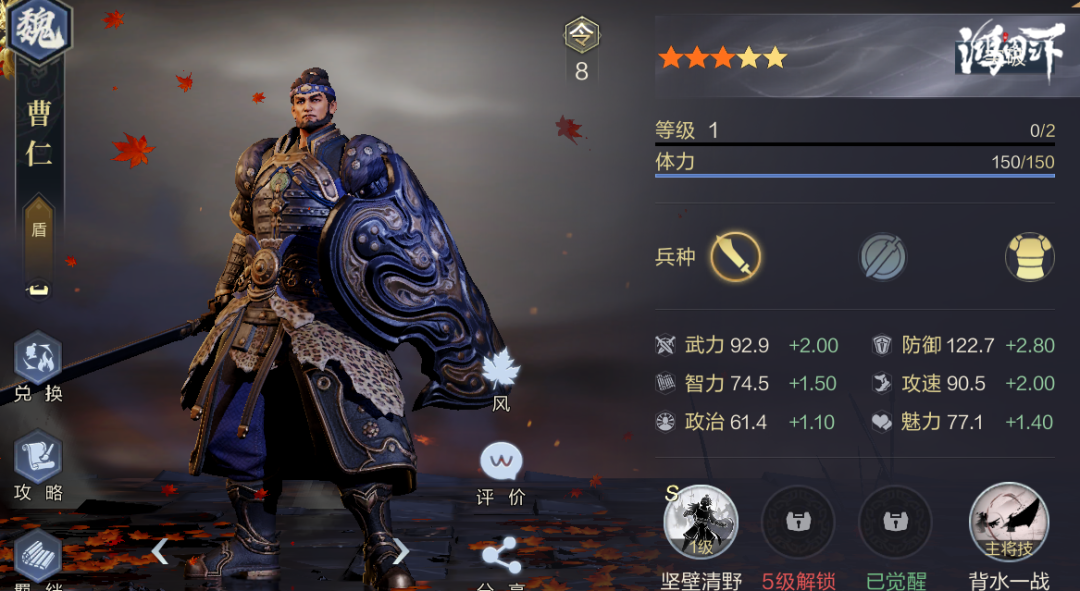Show the next general with right arrow

pos(401,550)
